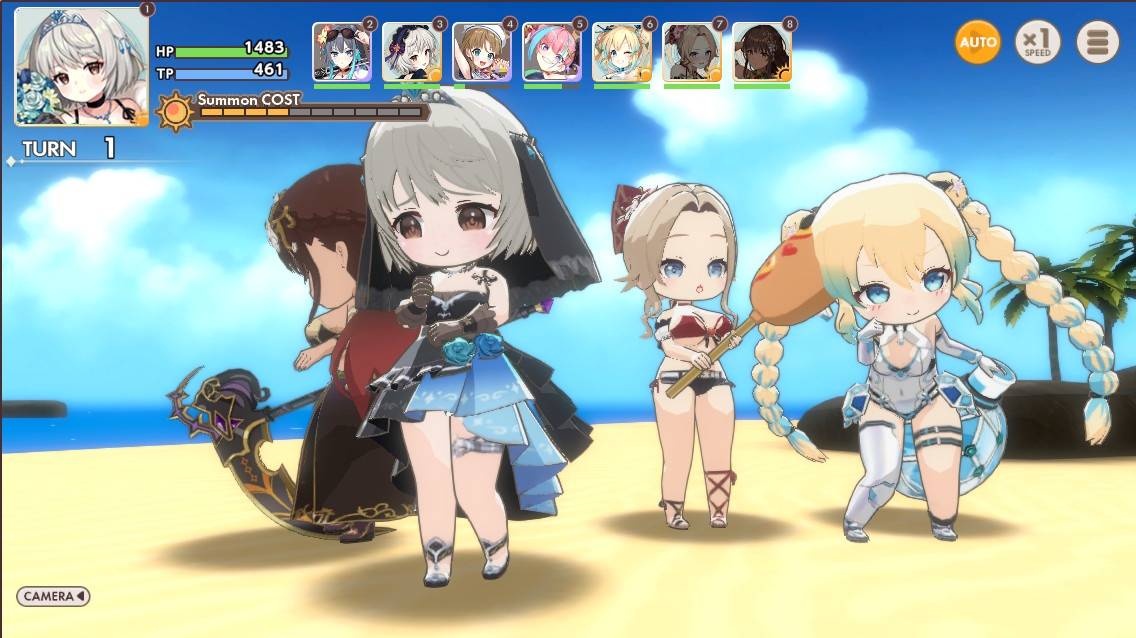
Task: Select the brown-haired white-hat portrait numbered 4
Action: (481, 52)
